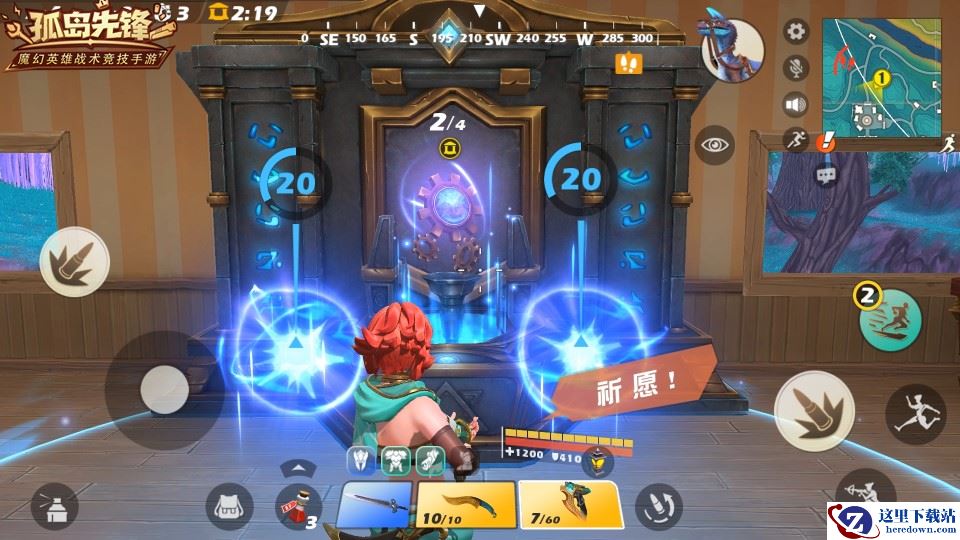Activate the teal dash skill
This screenshot has width=960, height=540.
[x=889, y=321]
